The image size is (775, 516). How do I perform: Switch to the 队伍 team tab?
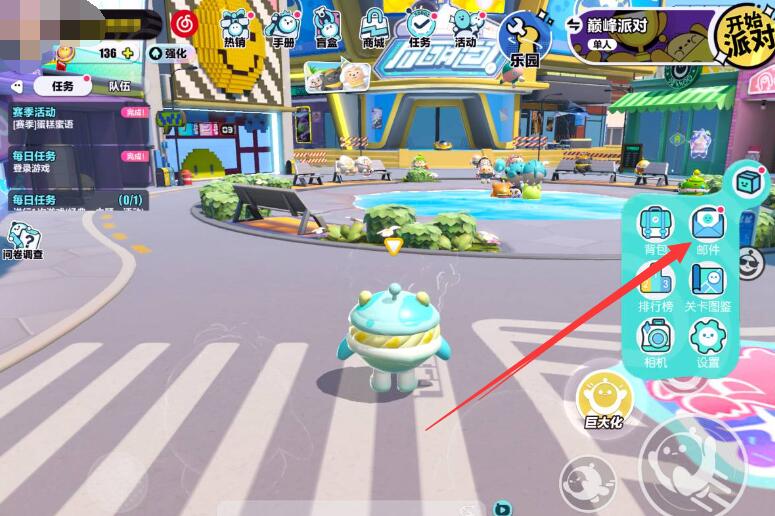click(x=118, y=86)
